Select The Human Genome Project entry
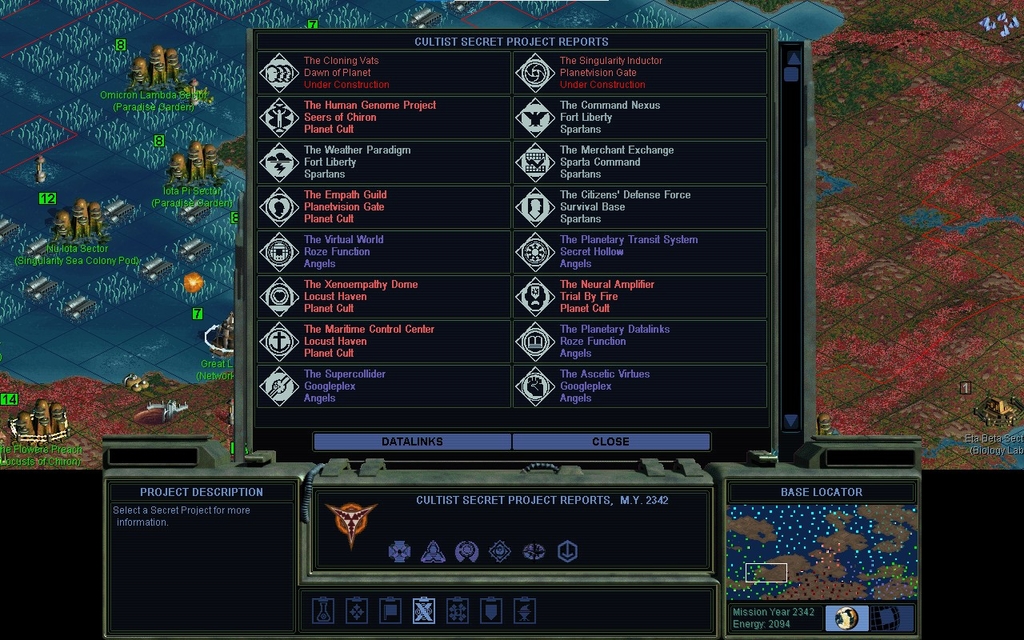This screenshot has height=640, width=1024. coord(384,117)
